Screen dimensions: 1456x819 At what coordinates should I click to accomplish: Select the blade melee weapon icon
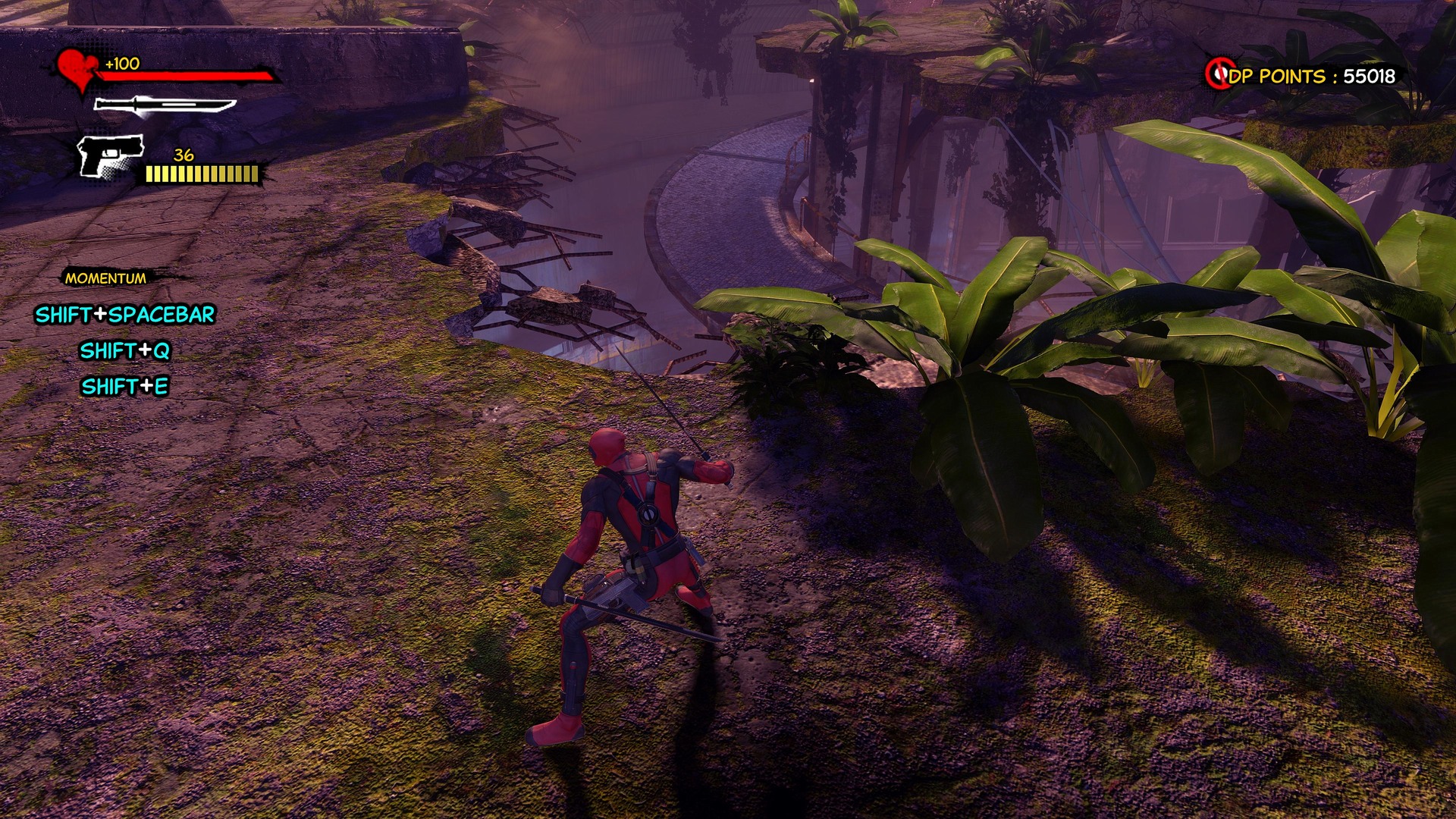(x=164, y=106)
